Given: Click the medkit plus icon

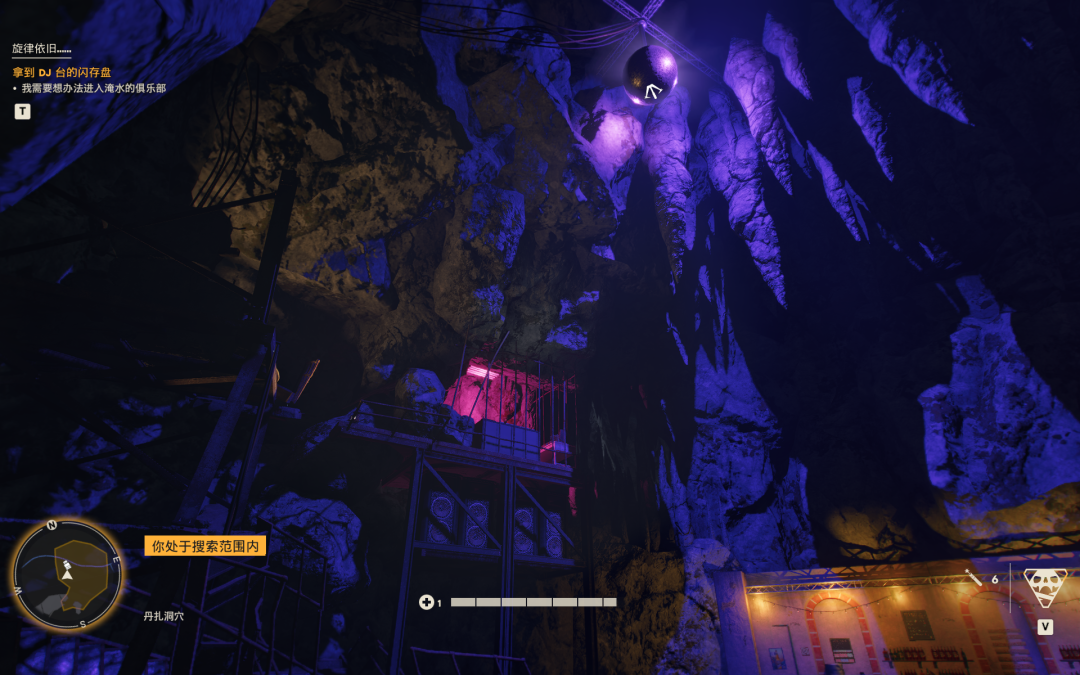Looking at the screenshot, I should [427, 602].
